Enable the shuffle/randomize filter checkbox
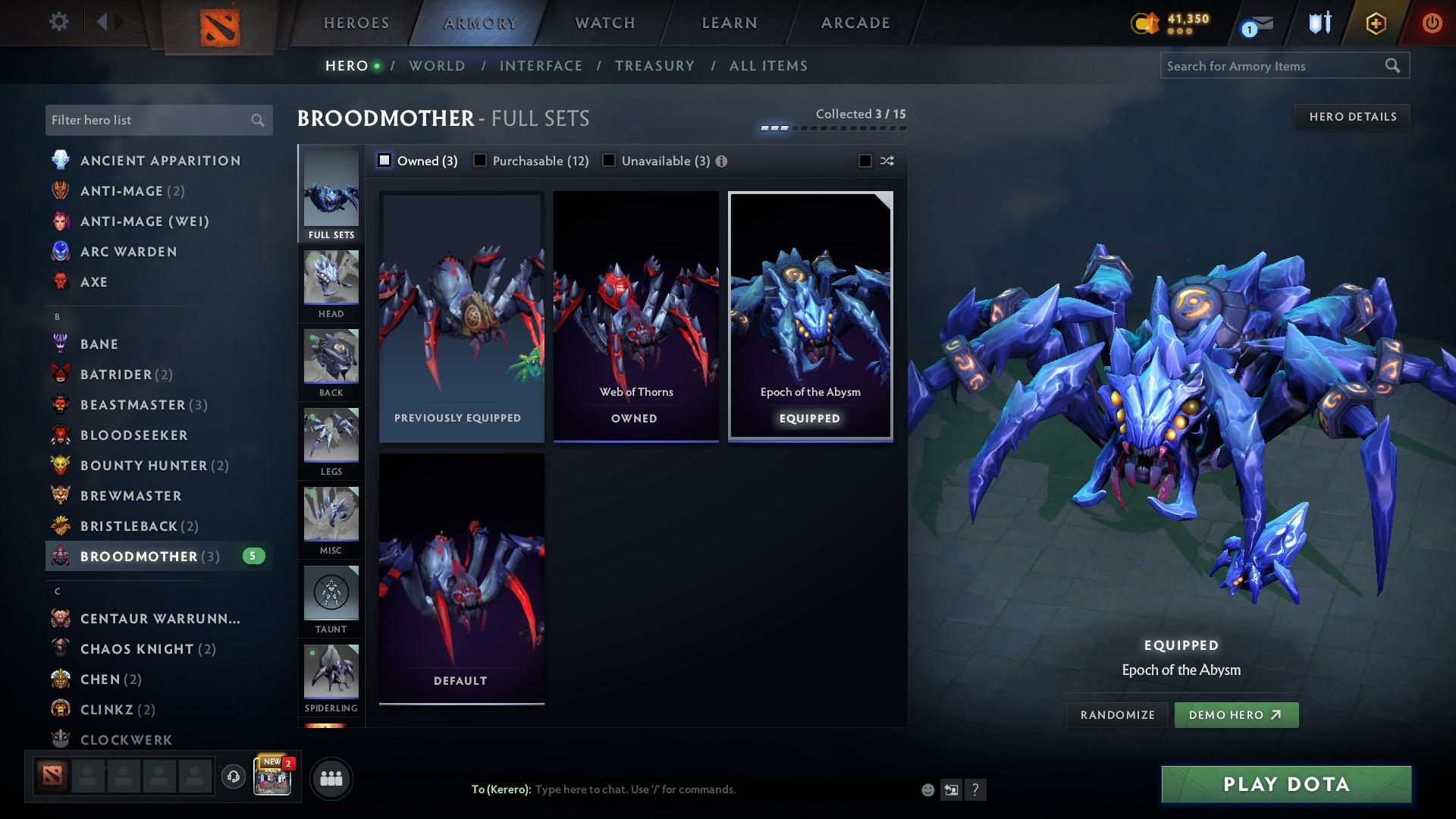This screenshot has width=1456, height=819. coord(863,160)
